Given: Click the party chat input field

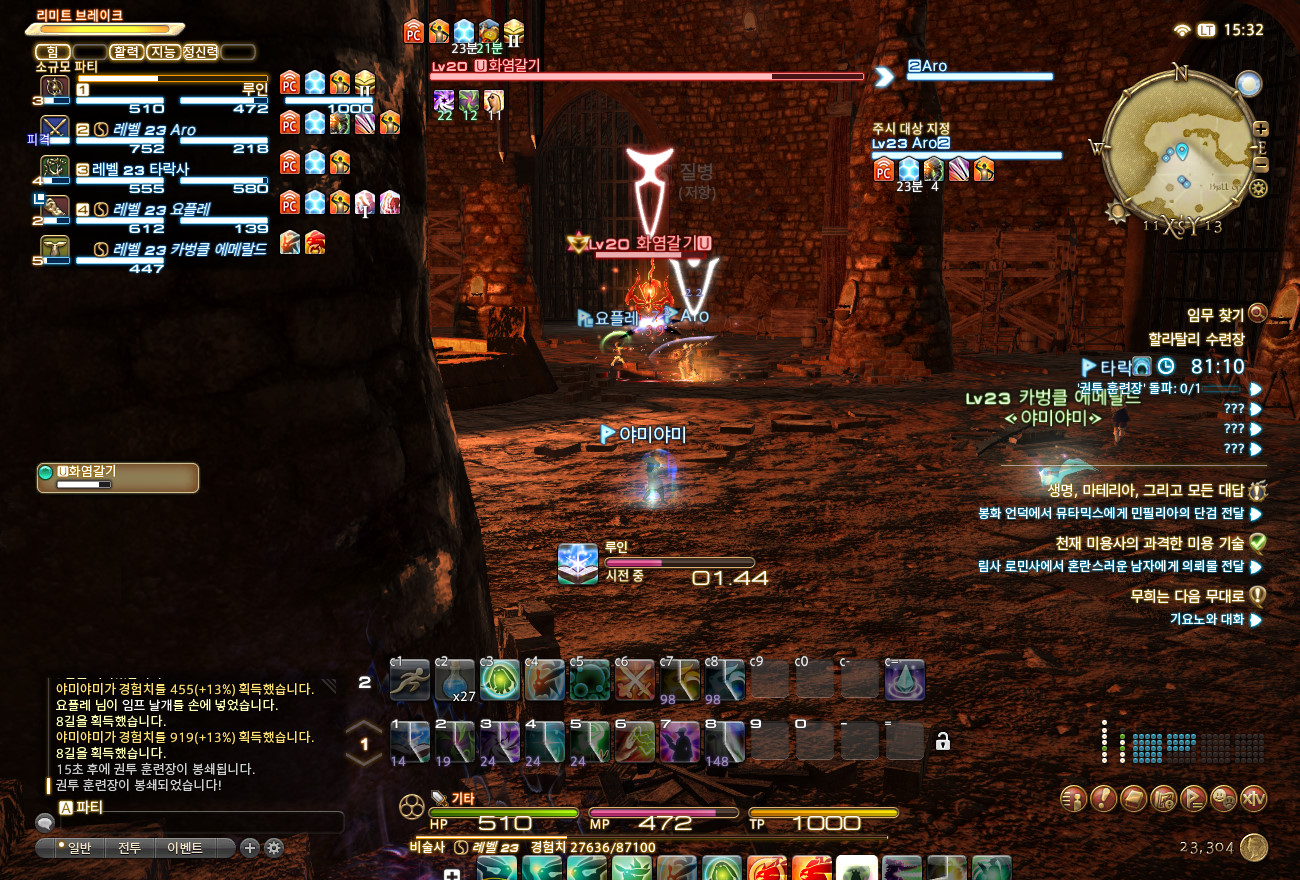Looking at the screenshot, I should [190, 822].
